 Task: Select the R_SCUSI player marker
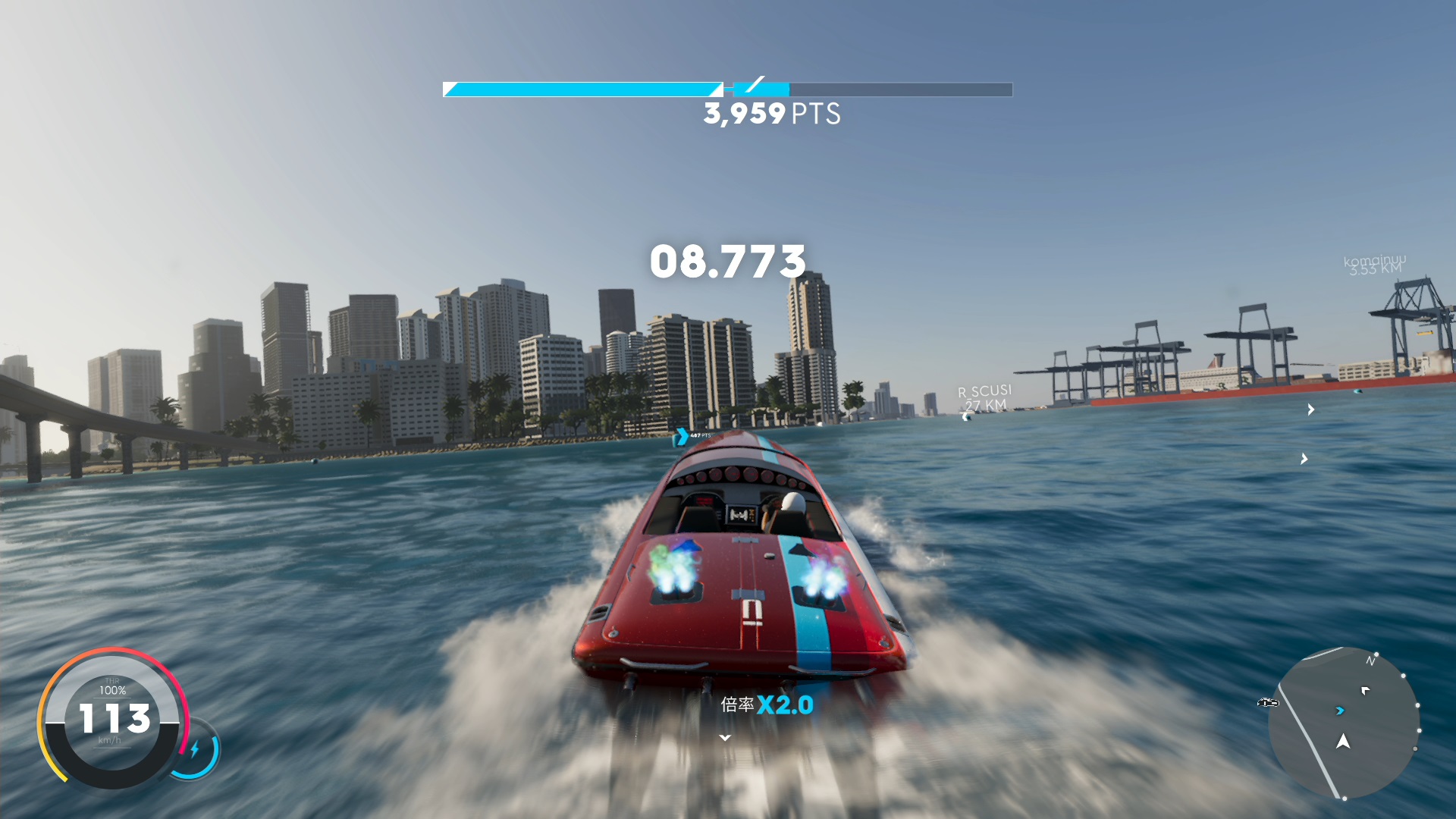[x=984, y=398]
